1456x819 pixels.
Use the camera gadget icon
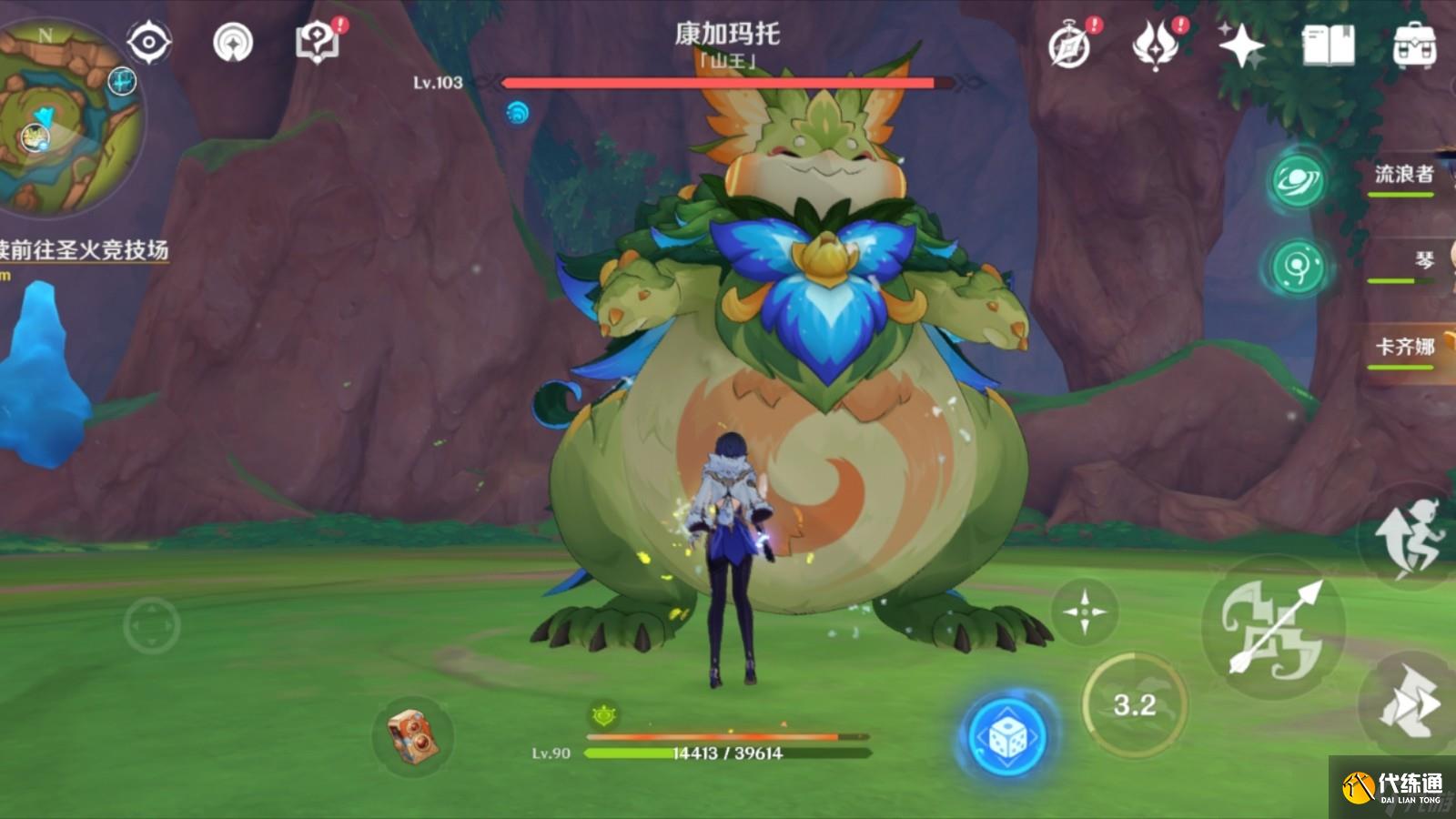pyautogui.click(x=412, y=735)
